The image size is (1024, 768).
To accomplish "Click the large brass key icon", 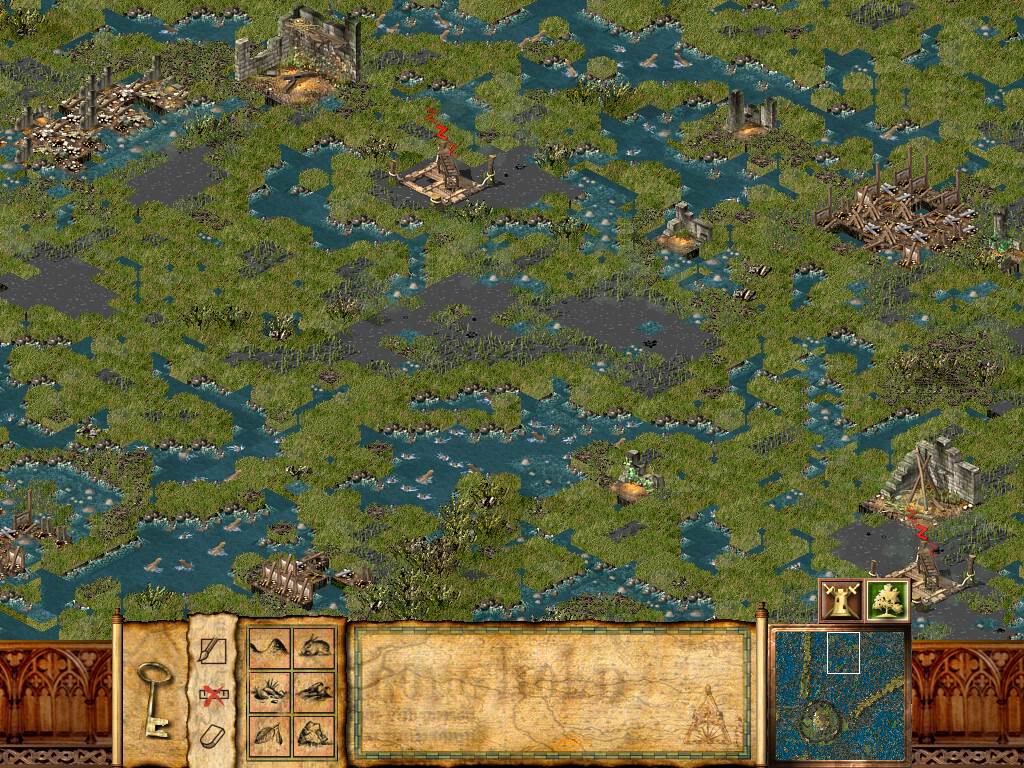I will click(155, 697).
